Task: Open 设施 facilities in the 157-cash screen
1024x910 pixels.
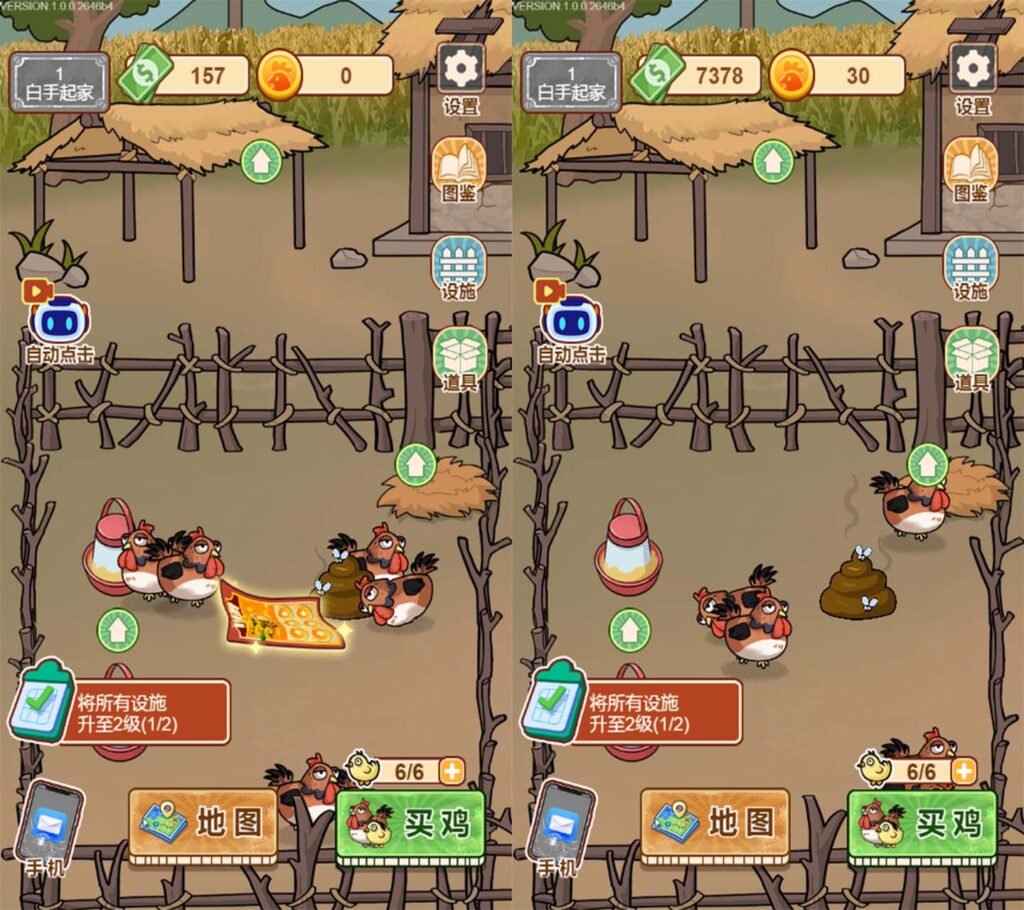Action: click(459, 266)
